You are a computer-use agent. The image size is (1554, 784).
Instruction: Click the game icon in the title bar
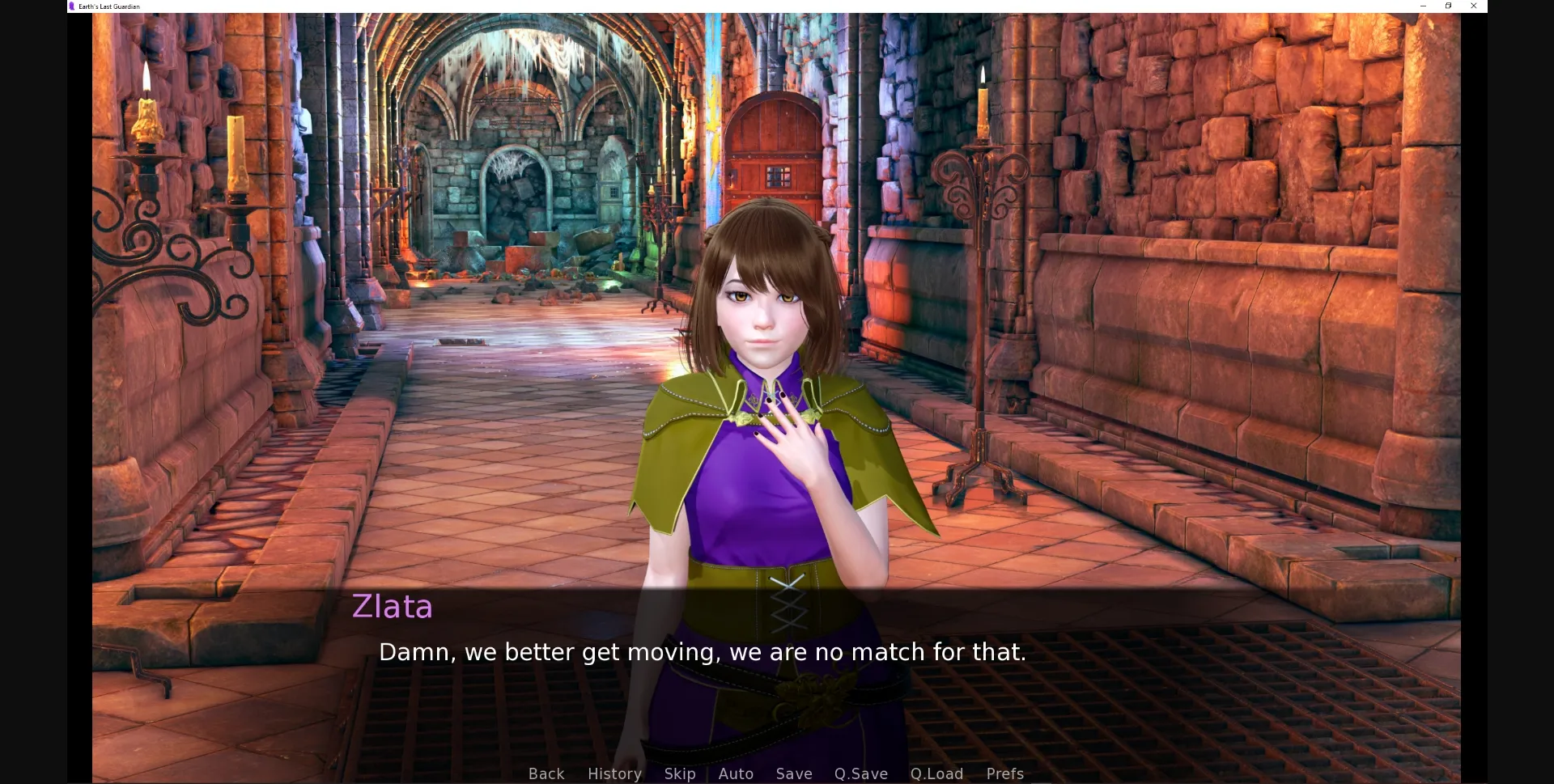[73, 6]
